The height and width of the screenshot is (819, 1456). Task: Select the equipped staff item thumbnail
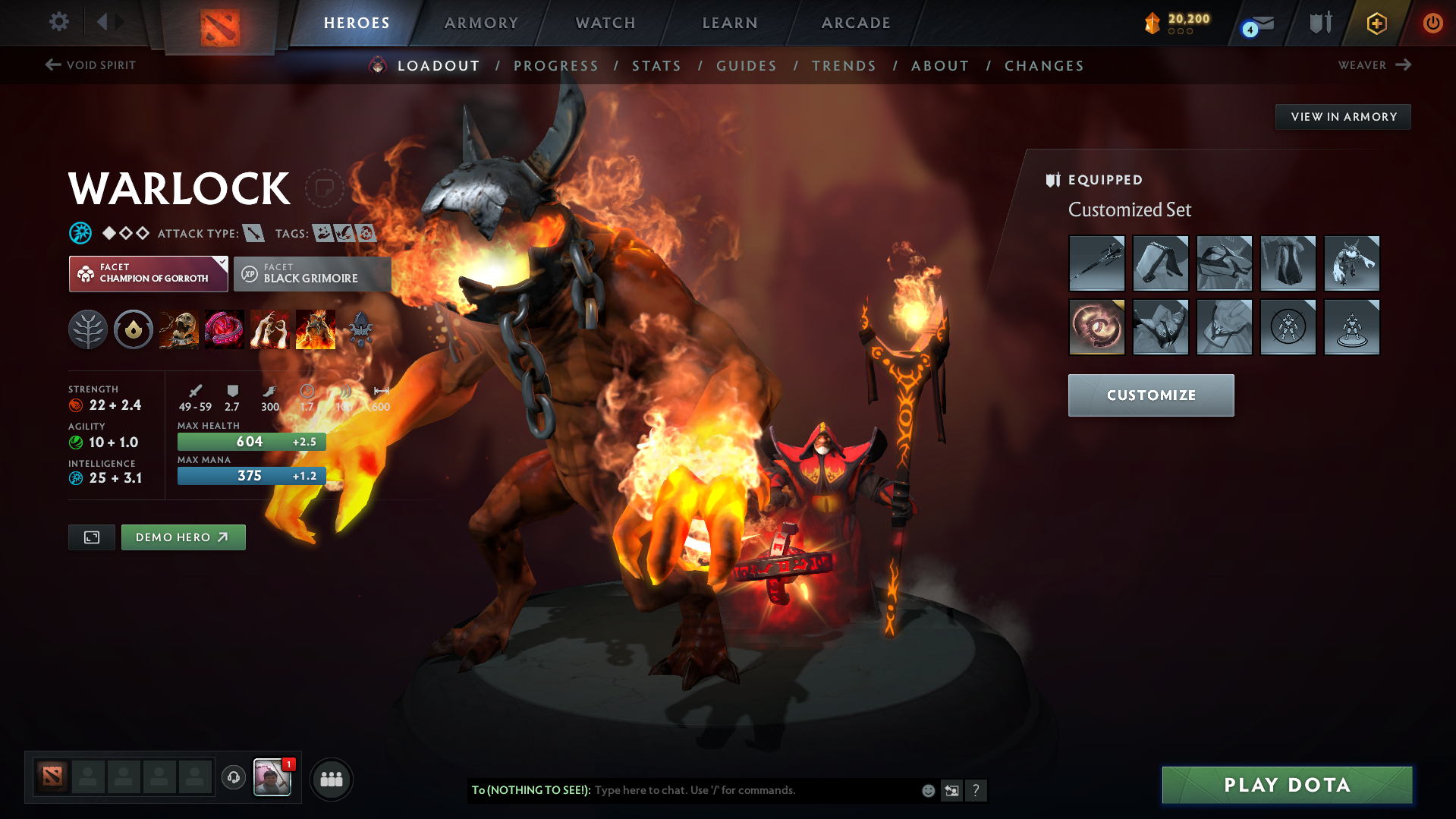coord(1096,263)
